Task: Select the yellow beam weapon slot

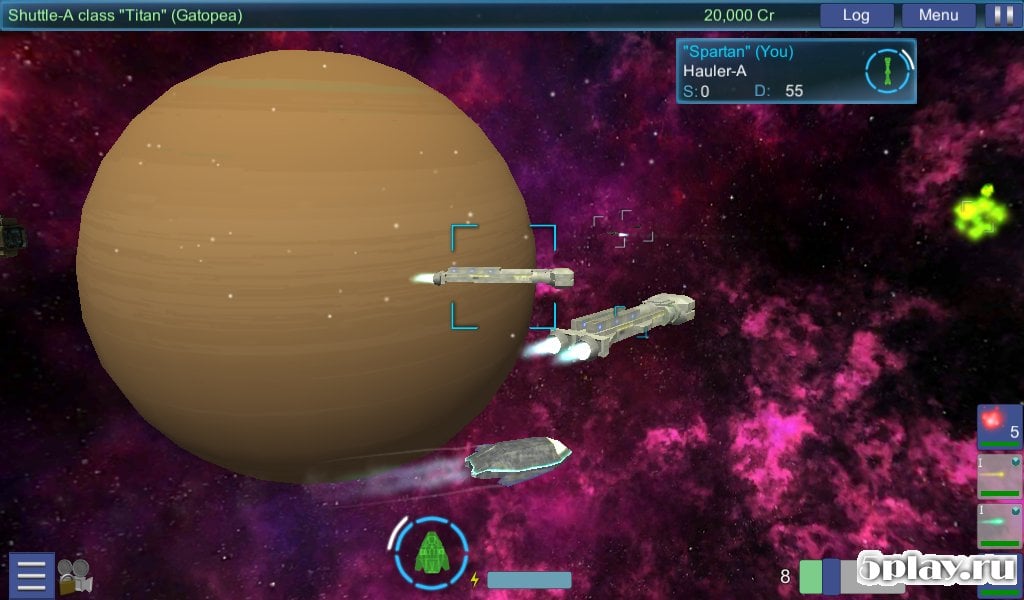Action: click(x=999, y=476)
